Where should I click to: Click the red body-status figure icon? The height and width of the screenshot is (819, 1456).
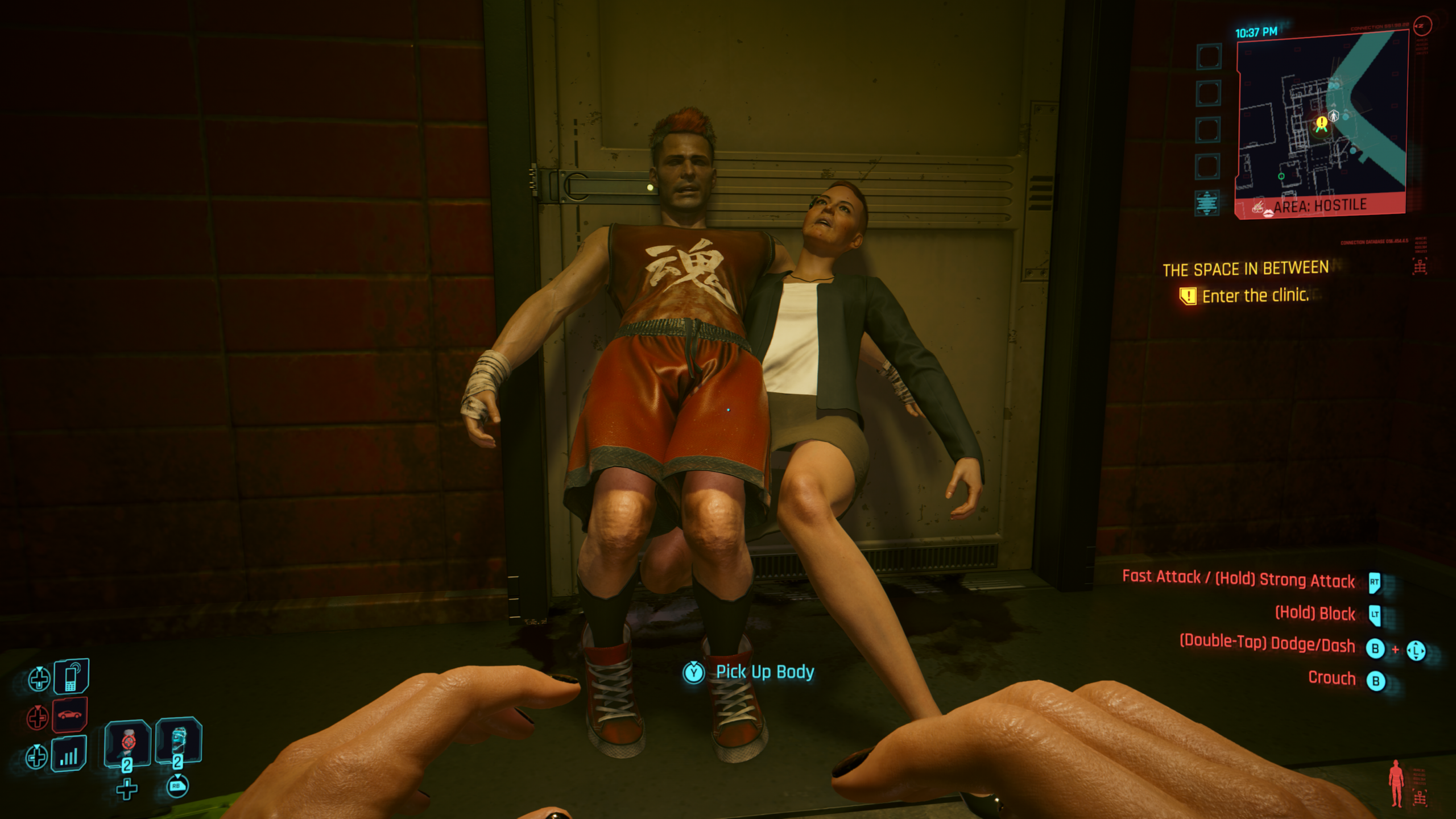tap(1396, 783)
